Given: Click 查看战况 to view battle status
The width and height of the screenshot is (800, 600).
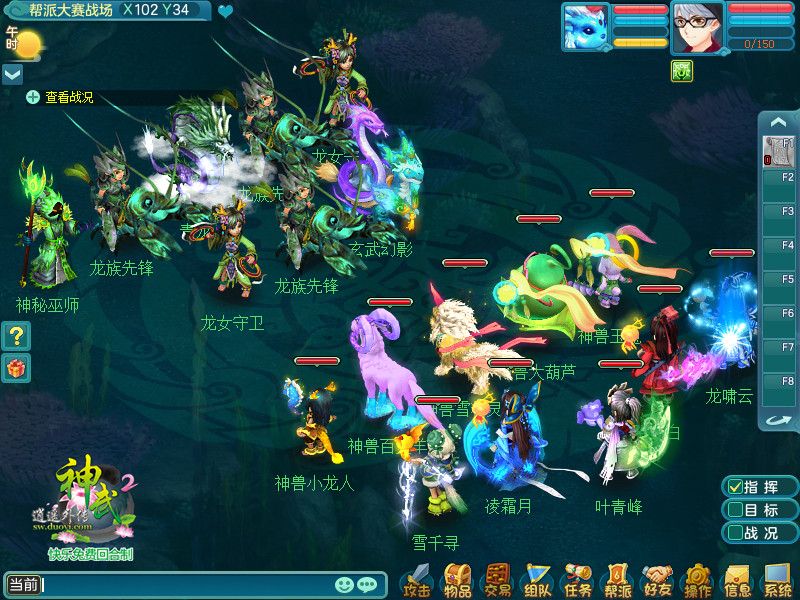Looking at the screenshot, I should [60, 97].
